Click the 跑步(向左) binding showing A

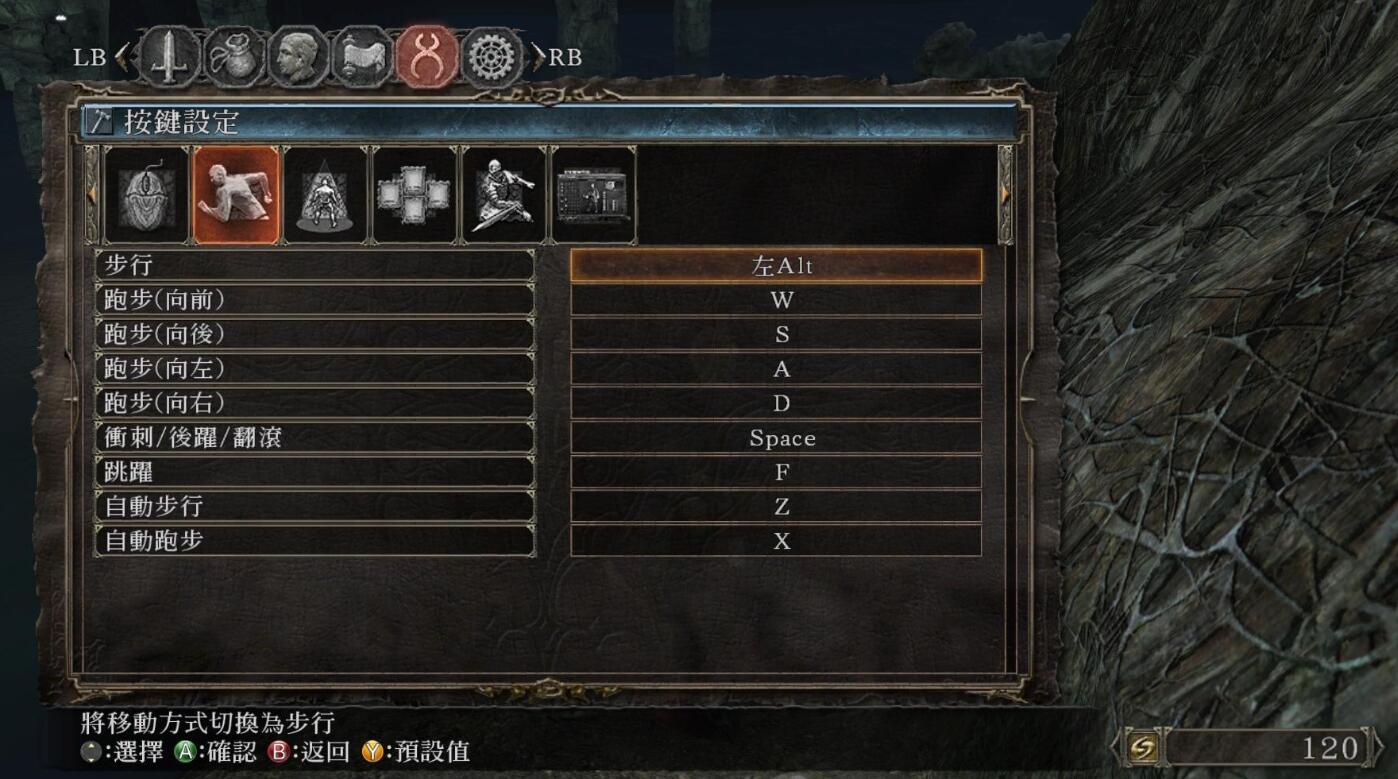[776, 369]
